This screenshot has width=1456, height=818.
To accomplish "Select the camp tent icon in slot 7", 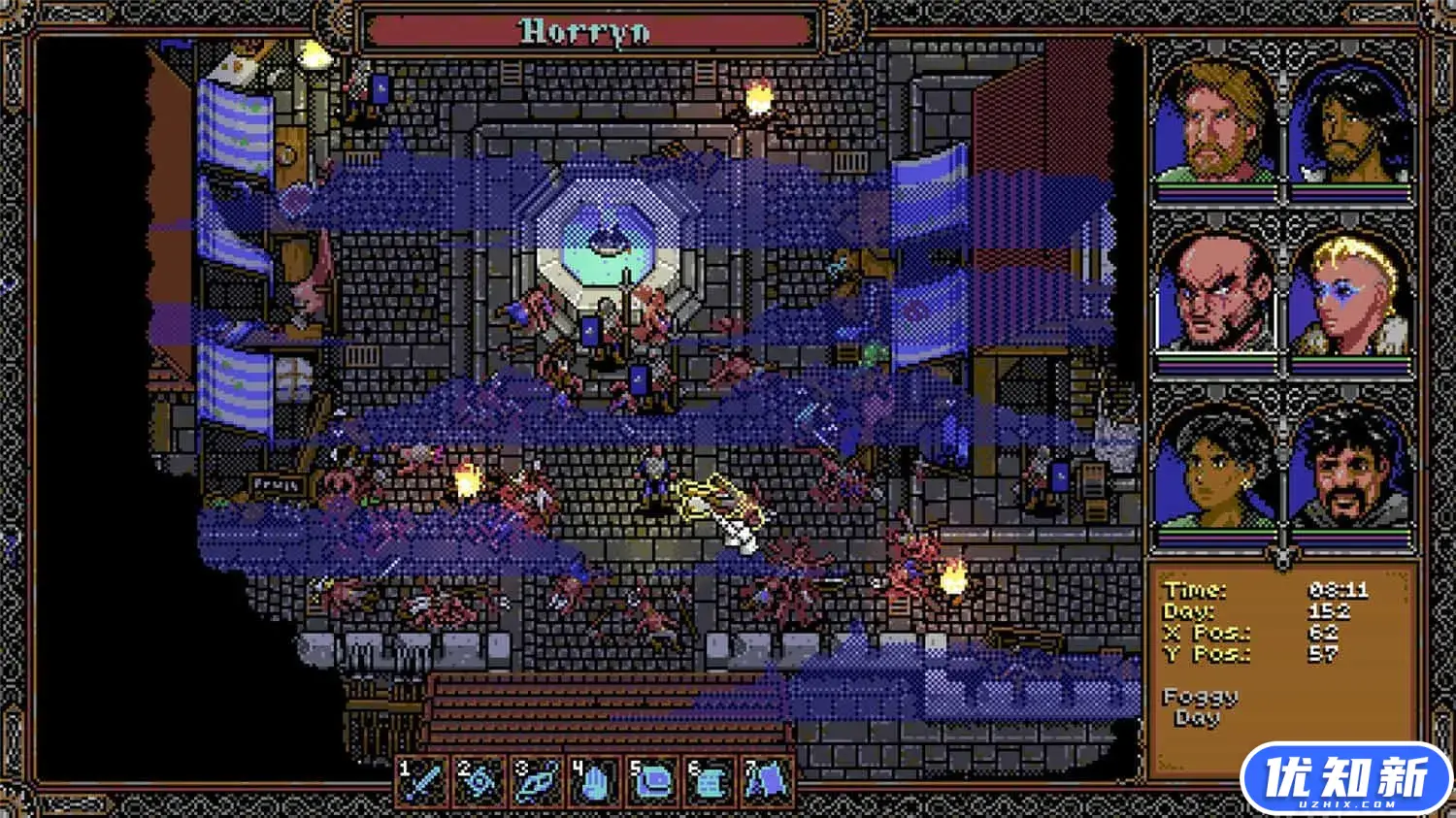I will tap(768, 782).
